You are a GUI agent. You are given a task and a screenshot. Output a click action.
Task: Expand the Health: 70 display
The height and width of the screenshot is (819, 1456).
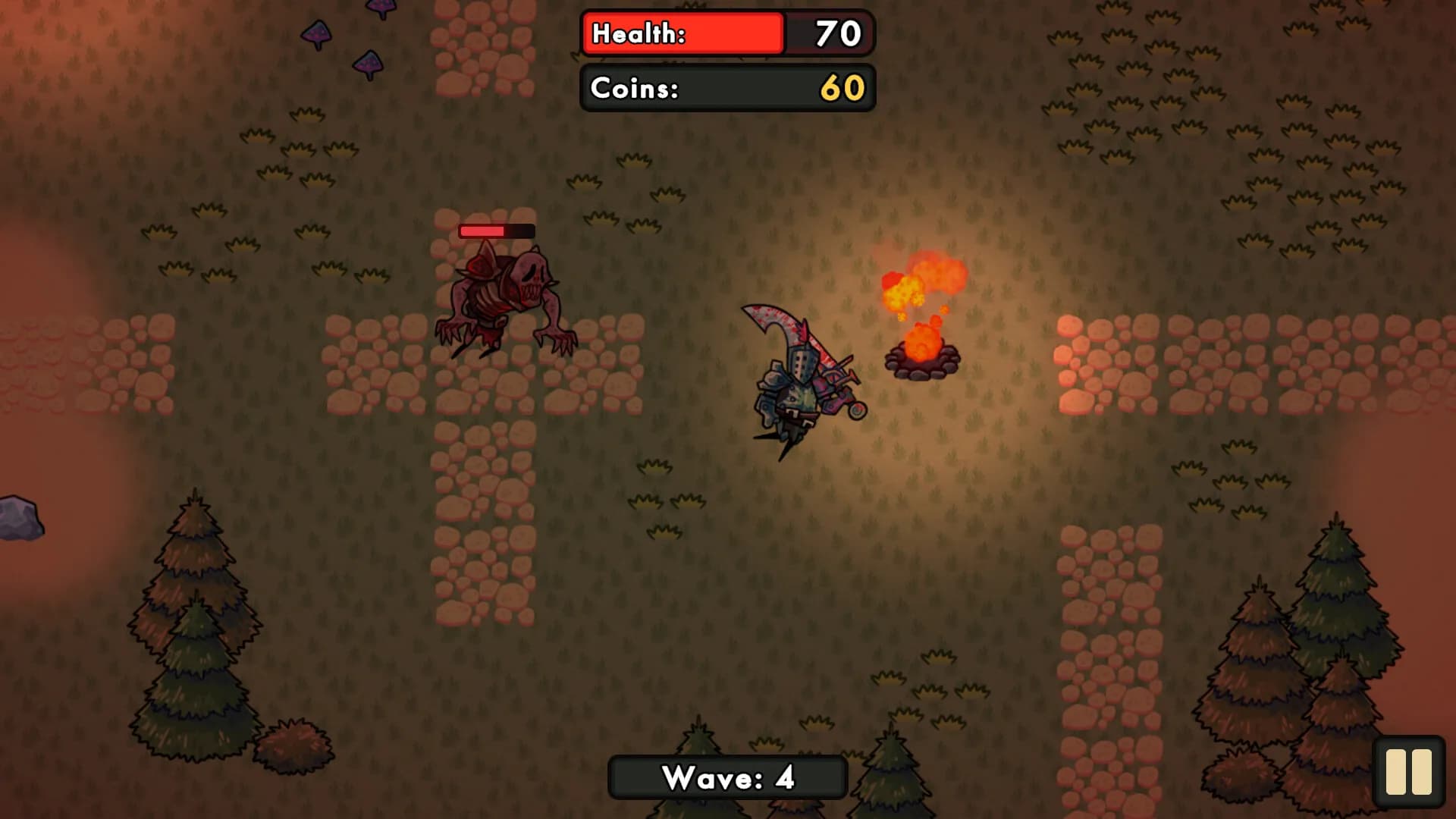pyautogui.click(x=726, y=33)
